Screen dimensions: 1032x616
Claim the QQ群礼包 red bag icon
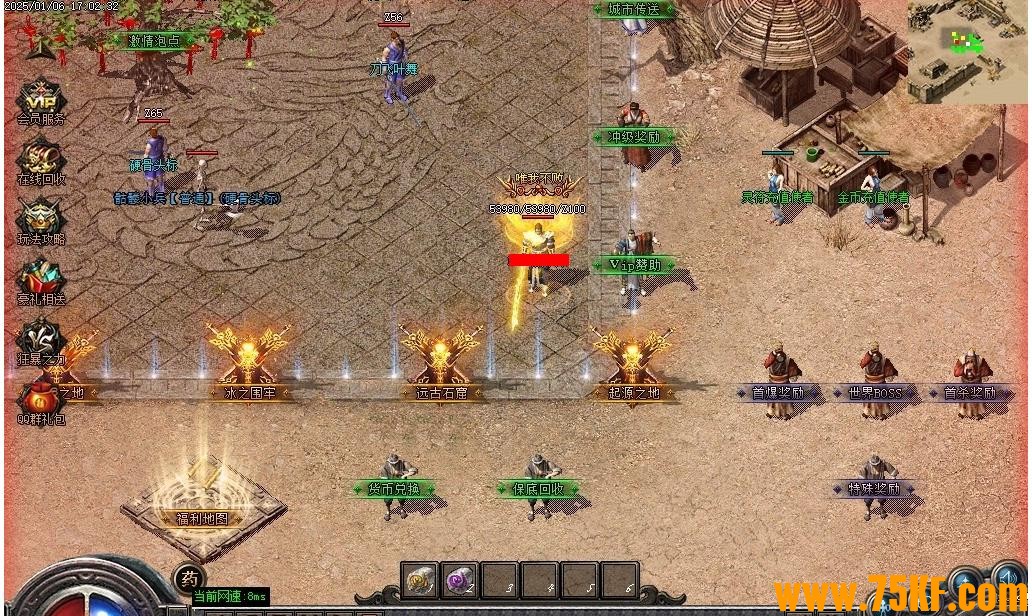click(x=41, y=398)
